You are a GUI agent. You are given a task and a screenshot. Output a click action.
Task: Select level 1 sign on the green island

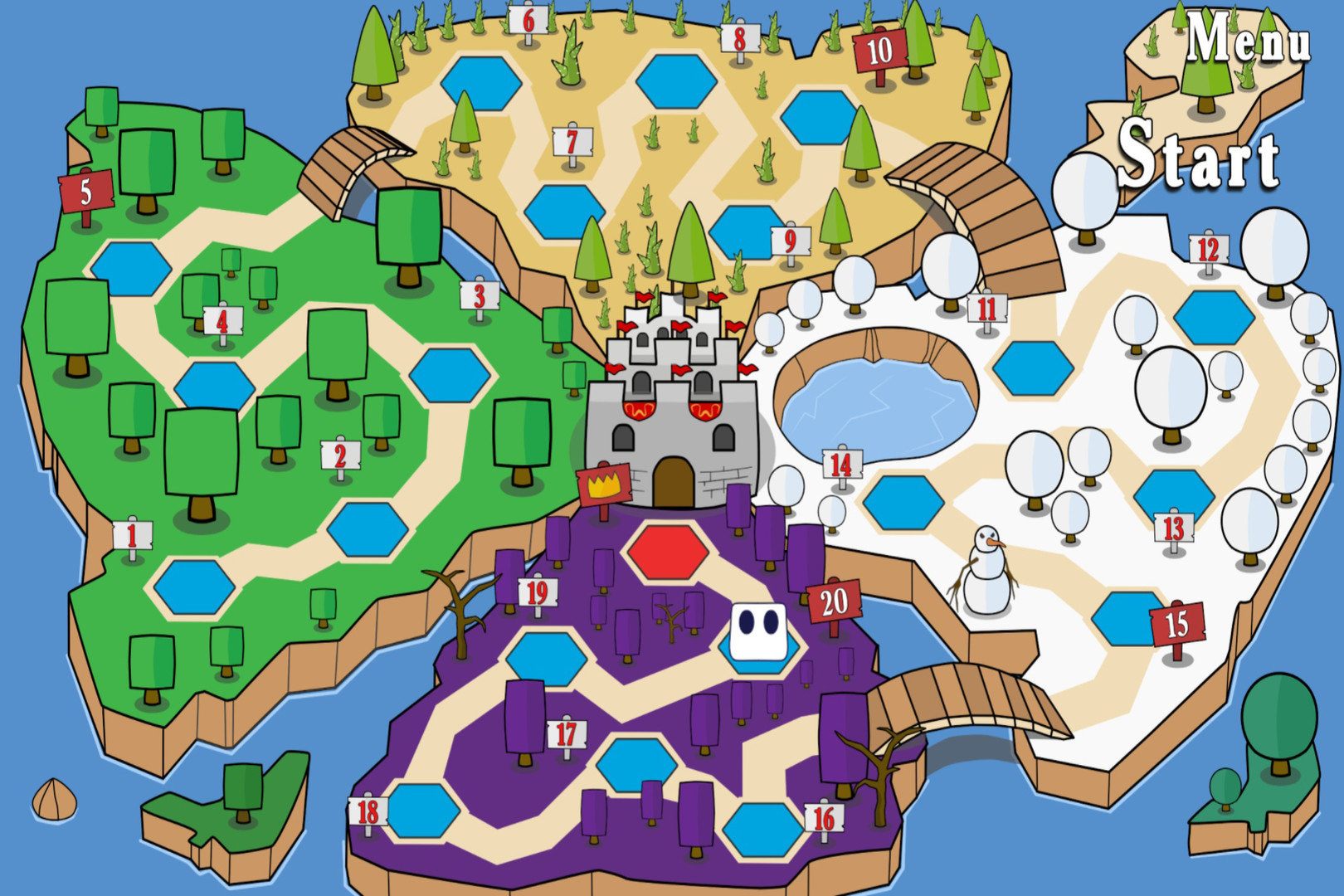pos(133,534)
